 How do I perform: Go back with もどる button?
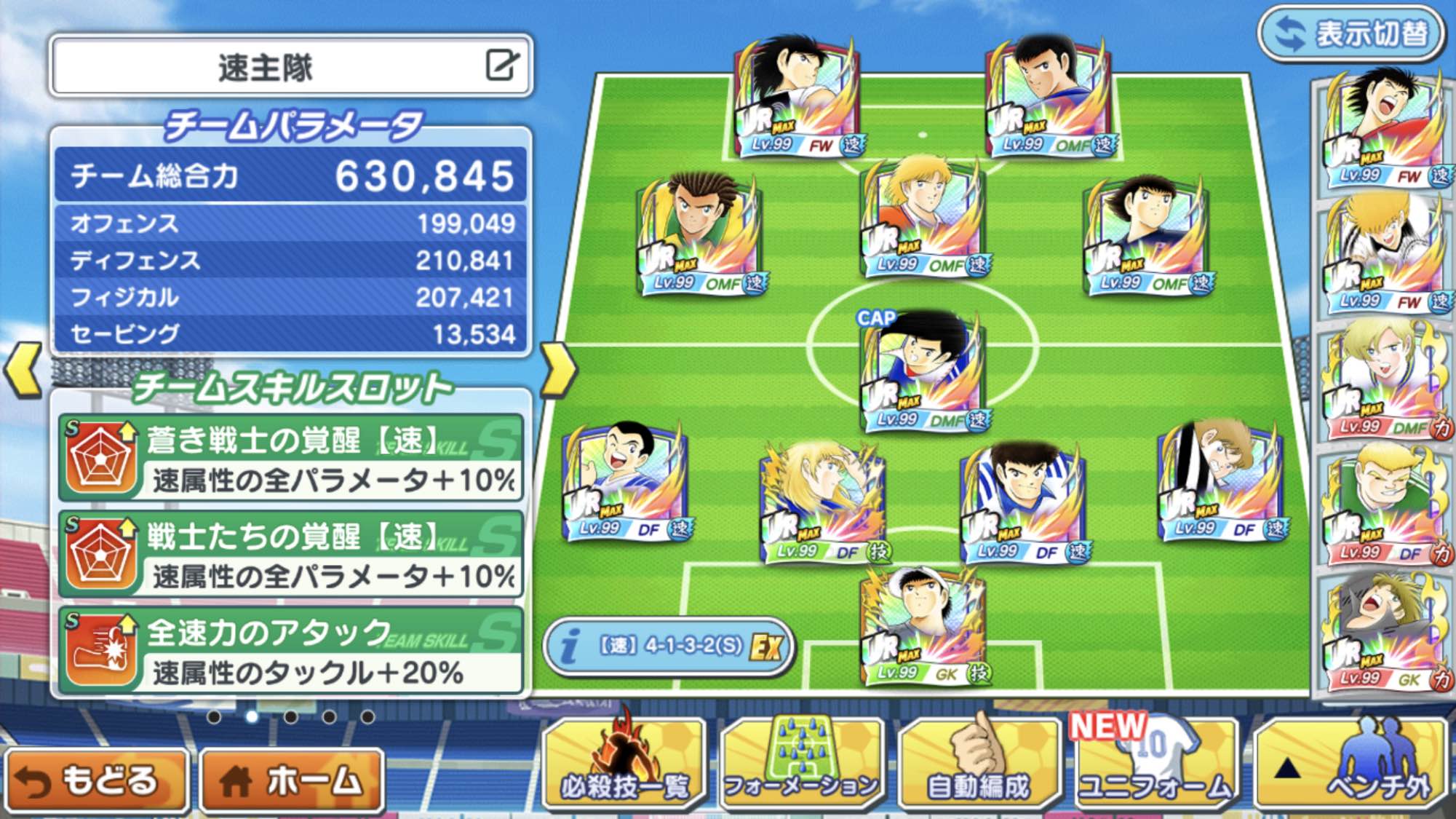97,780
